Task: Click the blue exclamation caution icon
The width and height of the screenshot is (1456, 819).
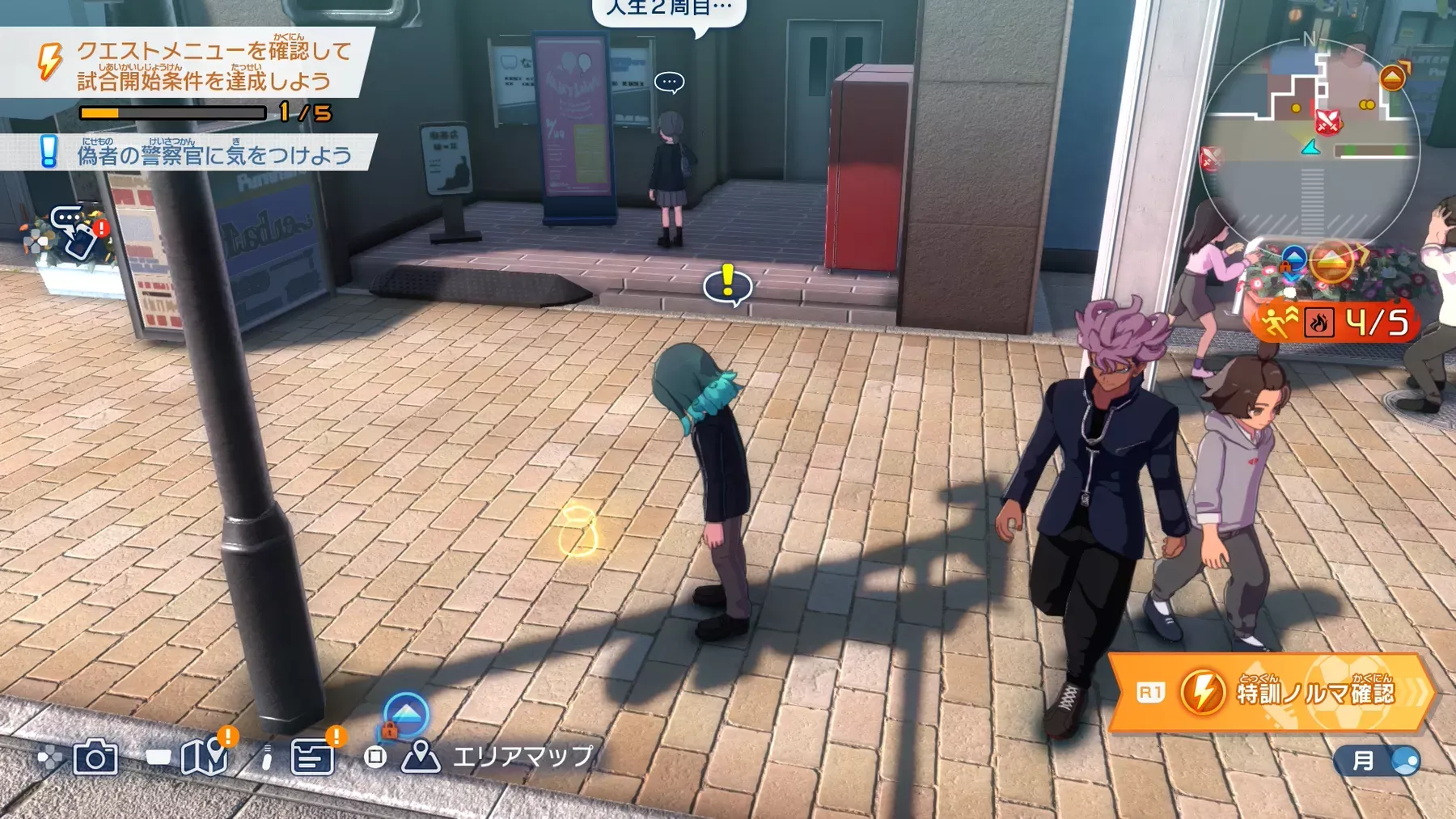Action: coord(47,152)
